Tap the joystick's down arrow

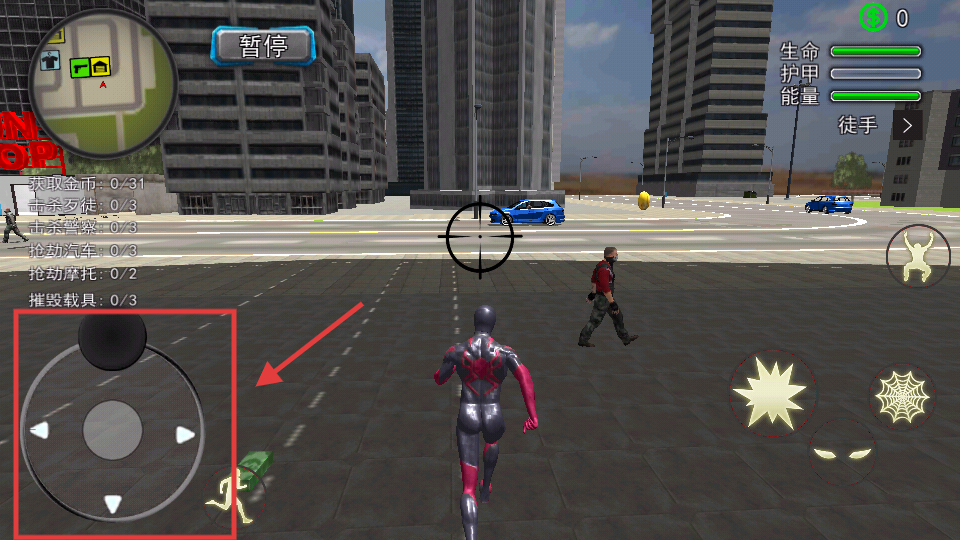pyautogui.click(x=113, y=503)
